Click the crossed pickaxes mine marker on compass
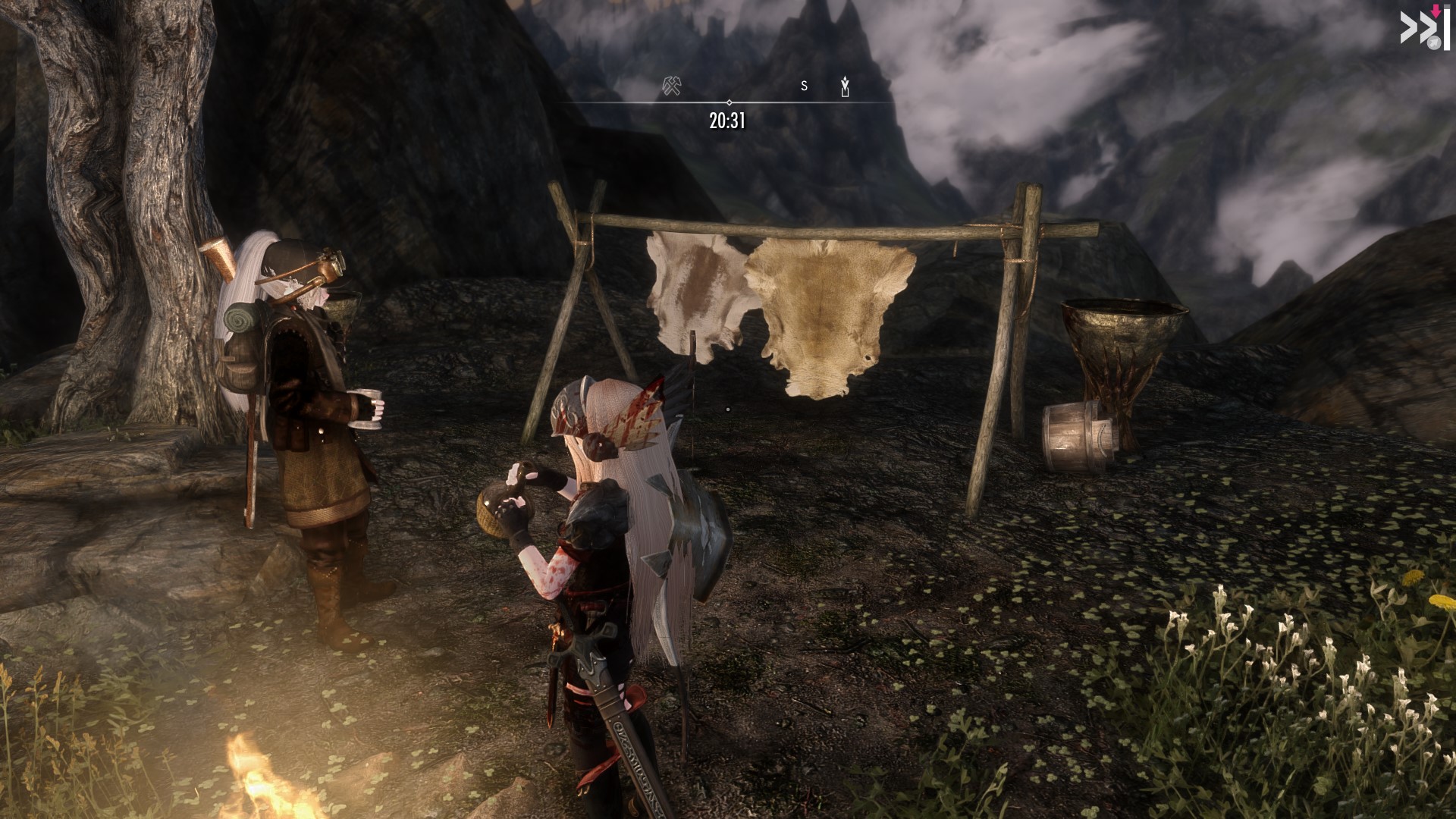 [x=671, y=86]
